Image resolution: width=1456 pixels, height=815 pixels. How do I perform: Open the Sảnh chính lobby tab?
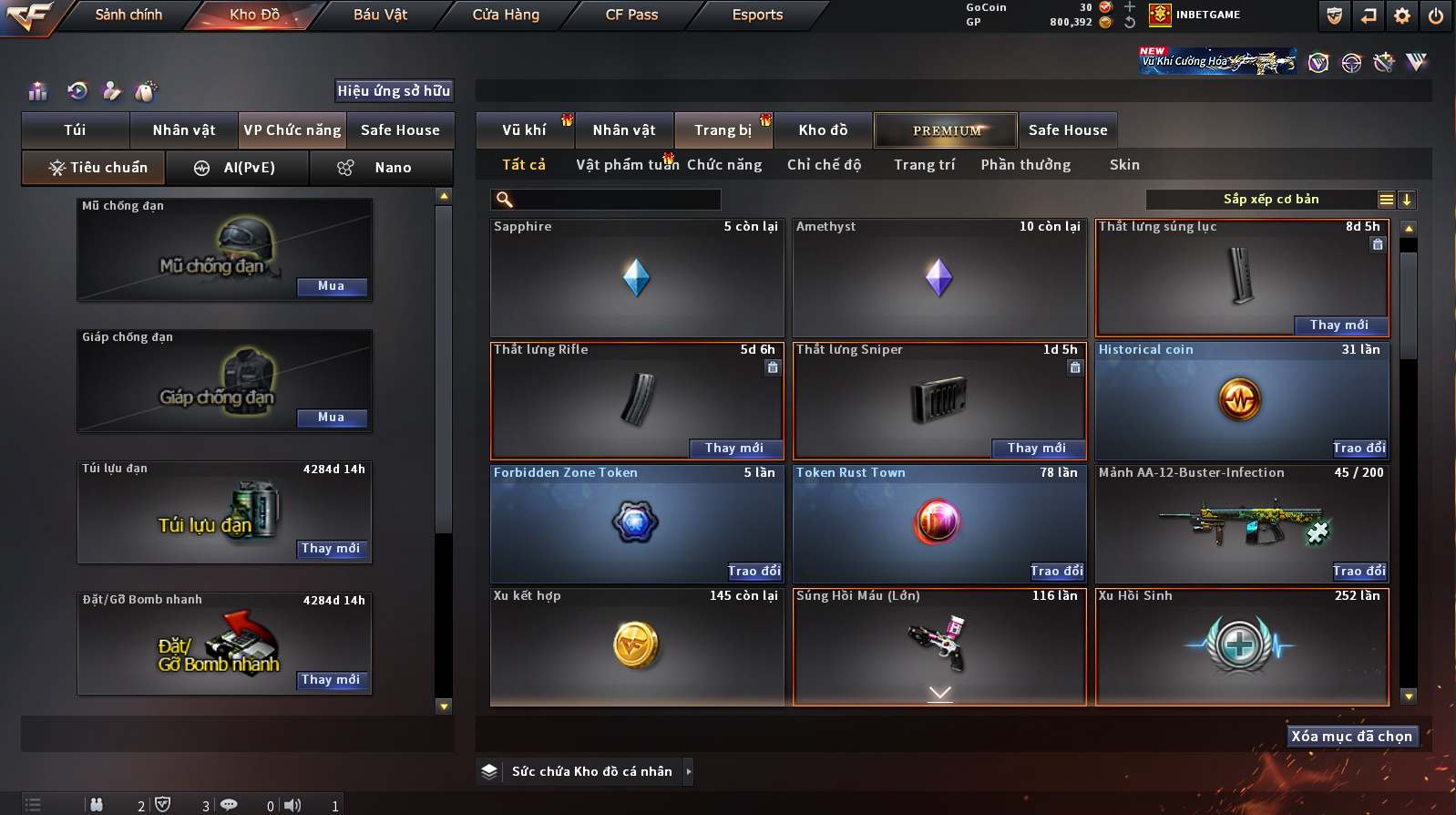point(128,15)
